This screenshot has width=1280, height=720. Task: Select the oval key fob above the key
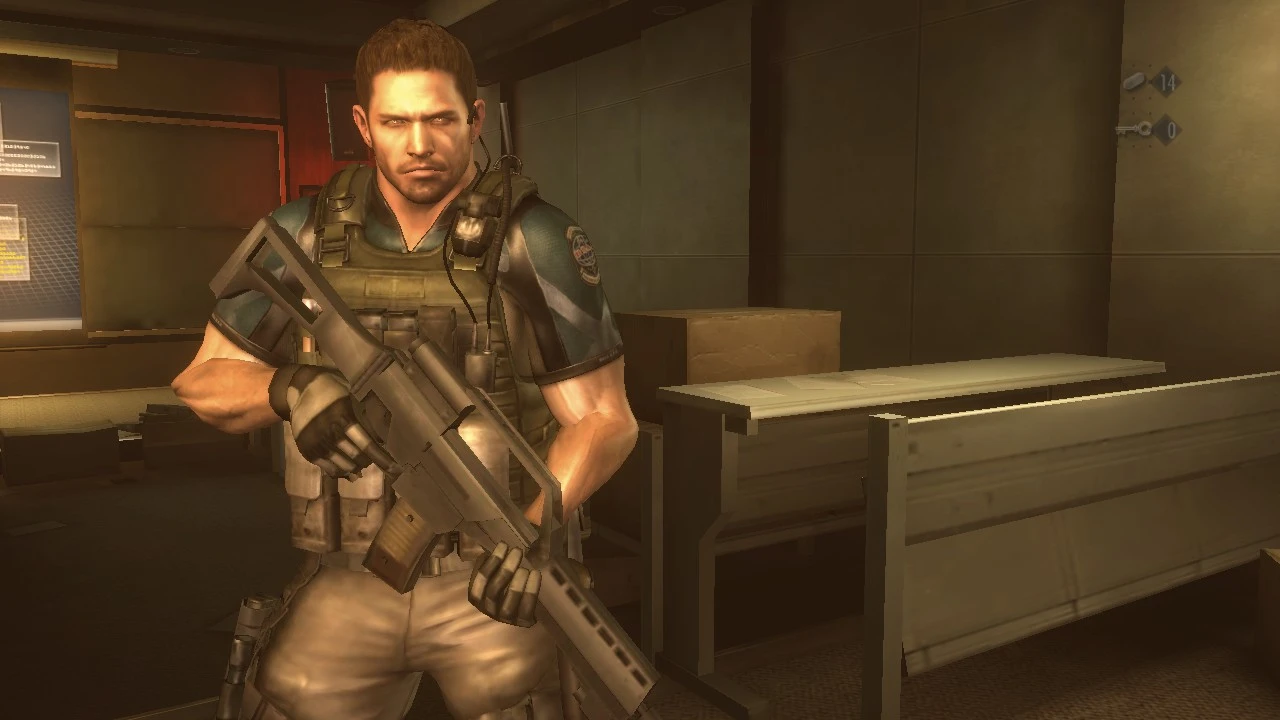tap(1134, 82)
